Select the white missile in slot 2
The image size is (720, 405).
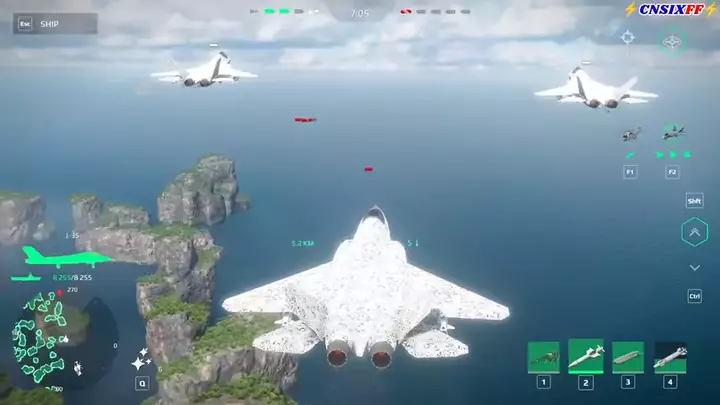[x=586, y=355]
